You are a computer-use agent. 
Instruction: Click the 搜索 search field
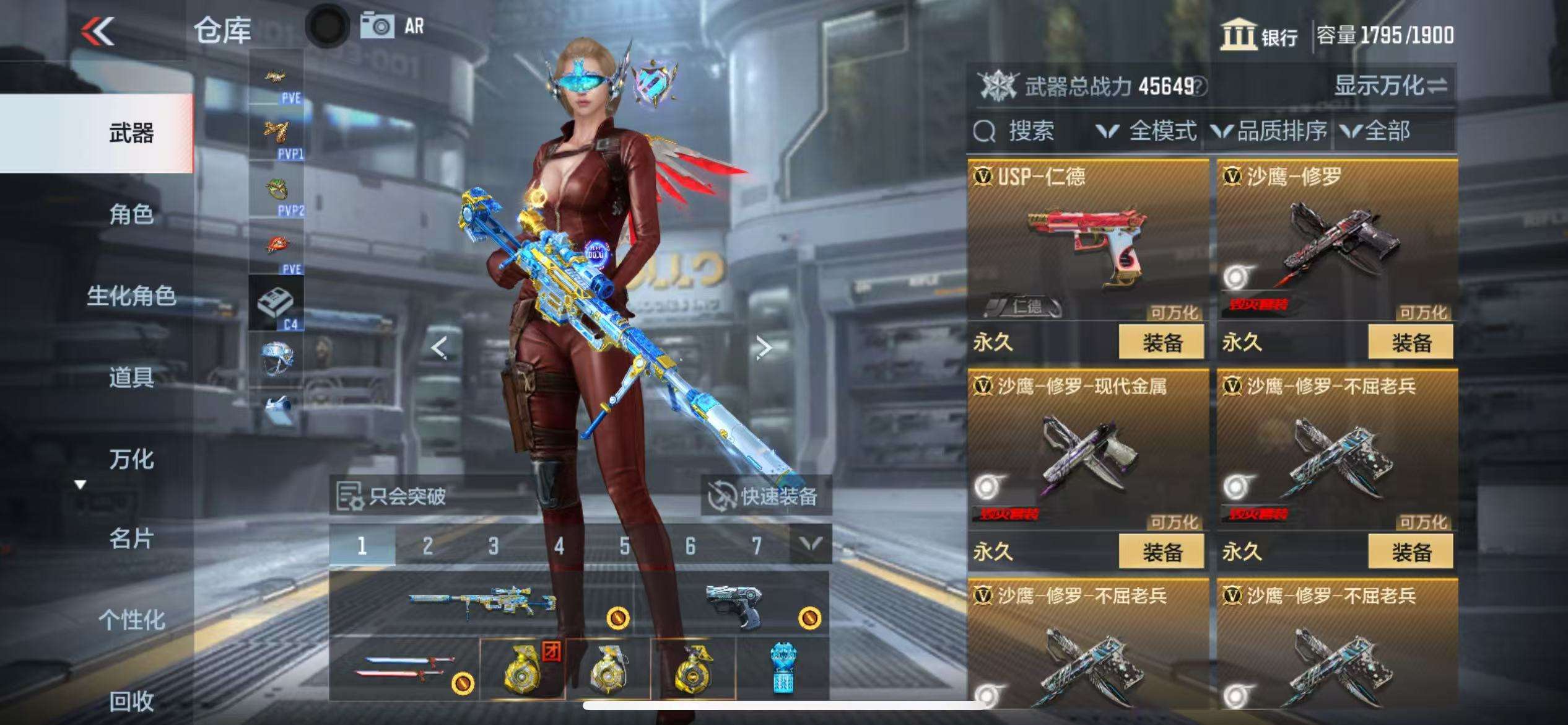(x=1030, y=131)
